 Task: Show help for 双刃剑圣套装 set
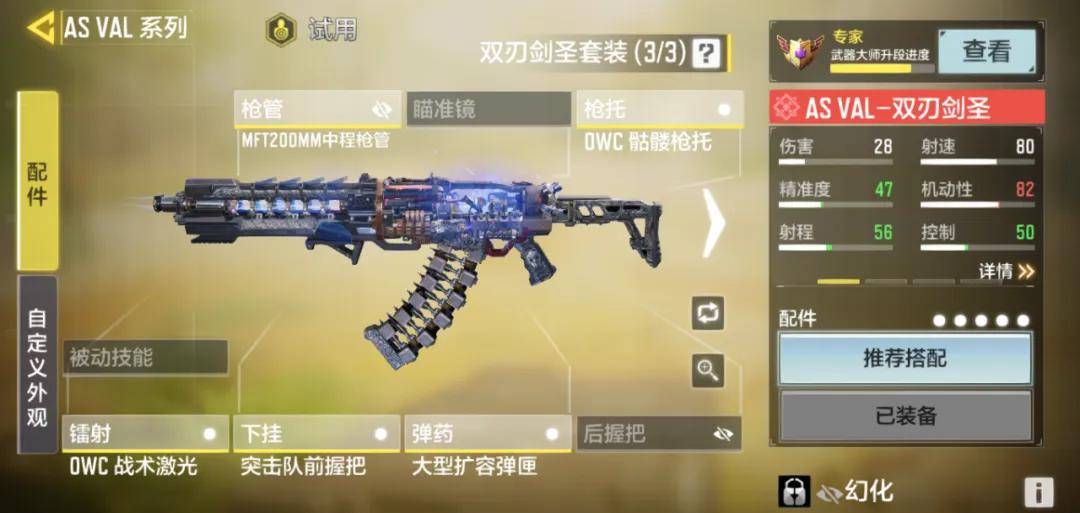point(707,52)
